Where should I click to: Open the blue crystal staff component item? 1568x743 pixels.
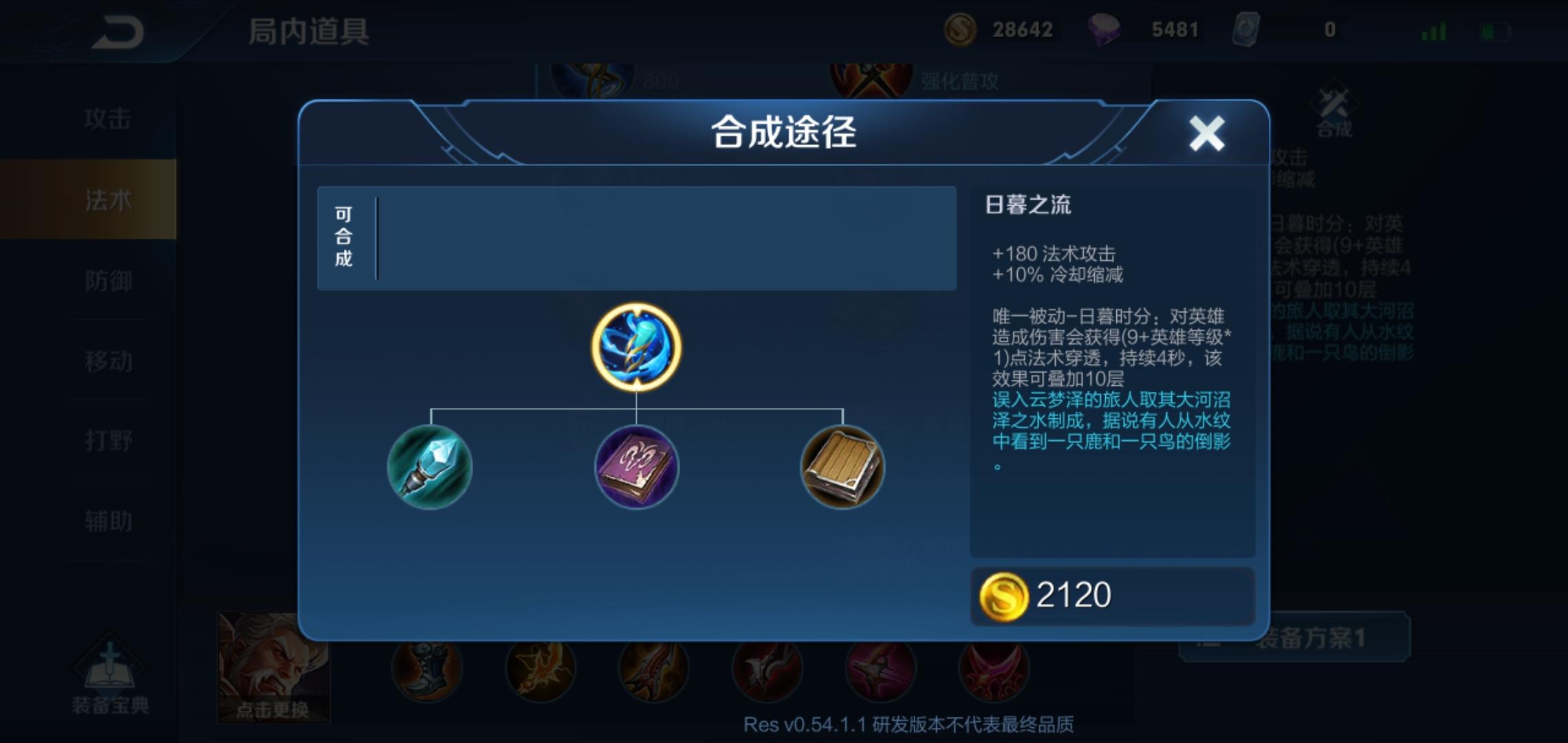431,468
